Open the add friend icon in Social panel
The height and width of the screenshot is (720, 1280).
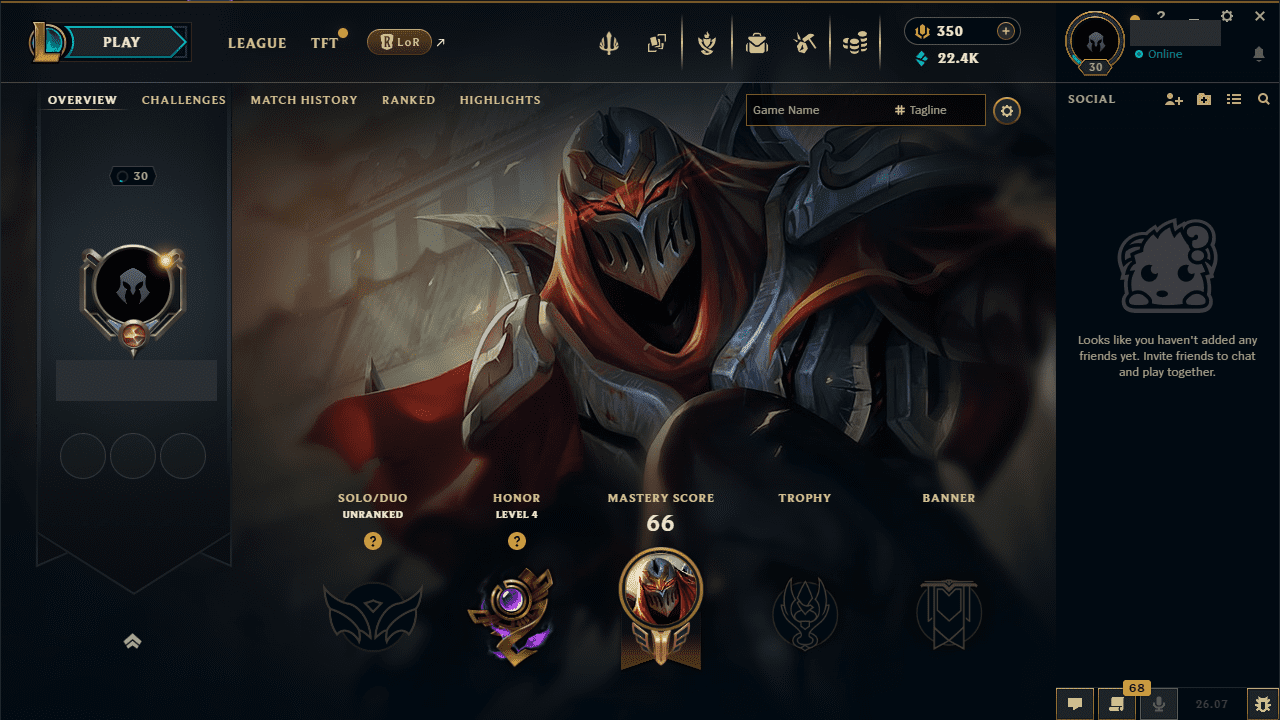pyautogui.click(x=1172, y=99)
